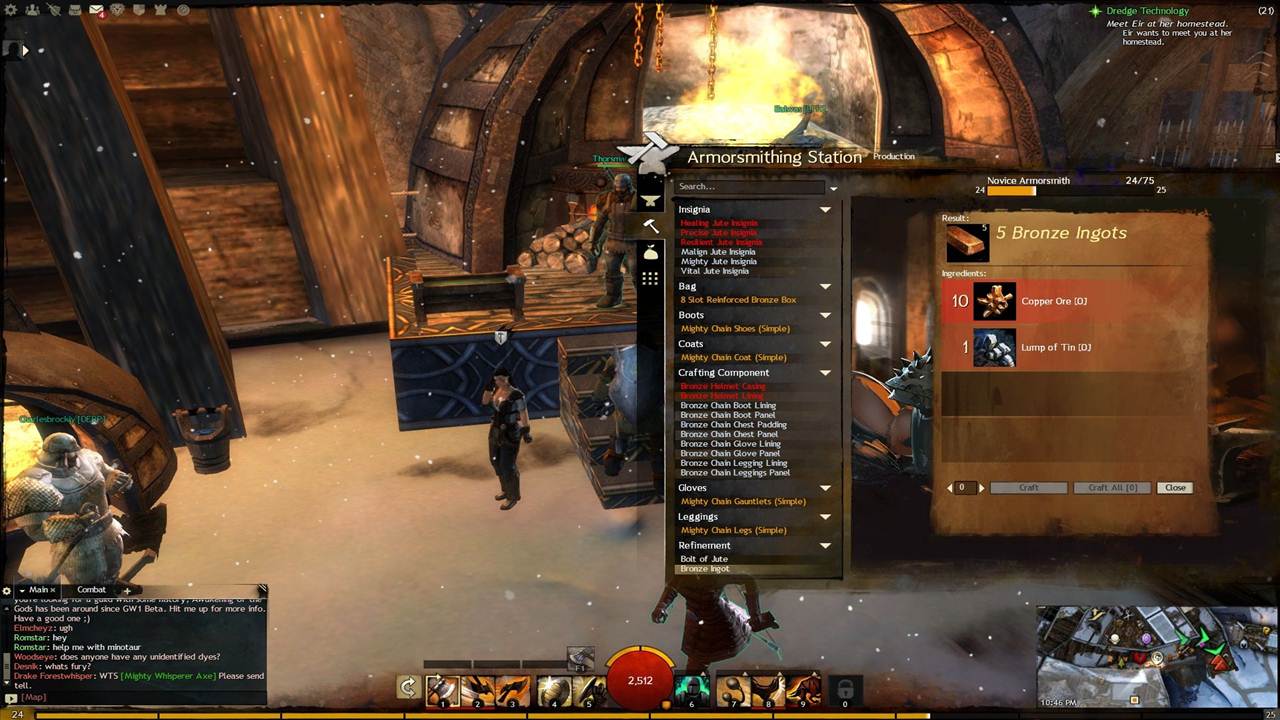Screen dimensions: 1280x720
Task: Open the minimap
Action: tap(1155, 656)
